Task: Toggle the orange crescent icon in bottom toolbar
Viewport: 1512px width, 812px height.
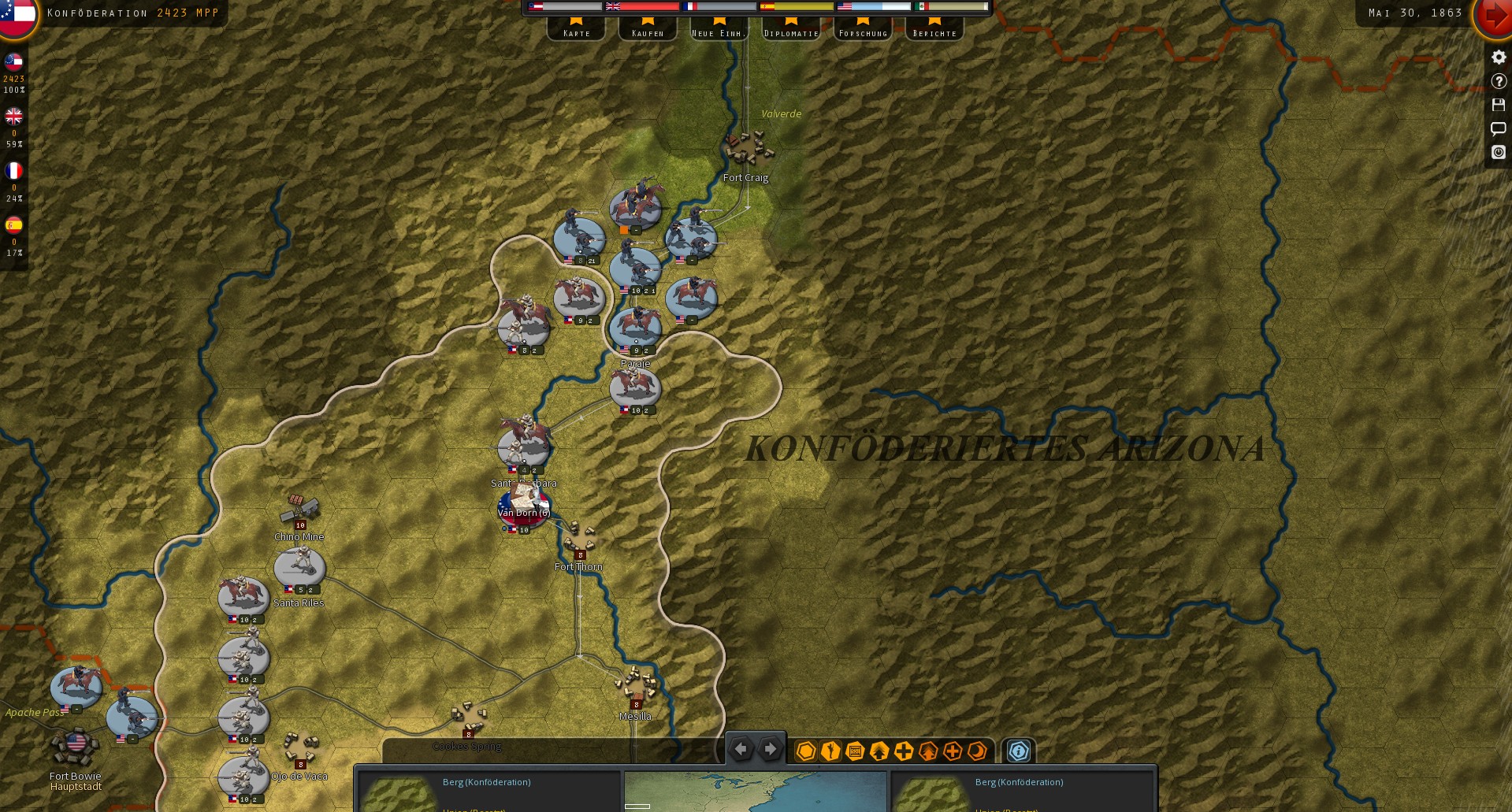Action: click(x=978, y=751)
